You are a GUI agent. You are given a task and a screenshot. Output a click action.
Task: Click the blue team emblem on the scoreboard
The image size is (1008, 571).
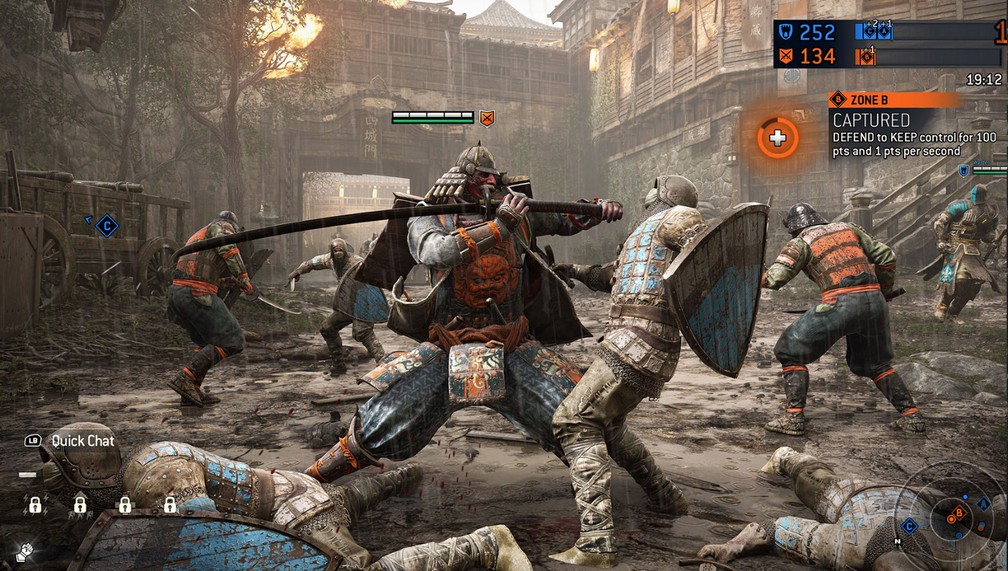[785, 32]
